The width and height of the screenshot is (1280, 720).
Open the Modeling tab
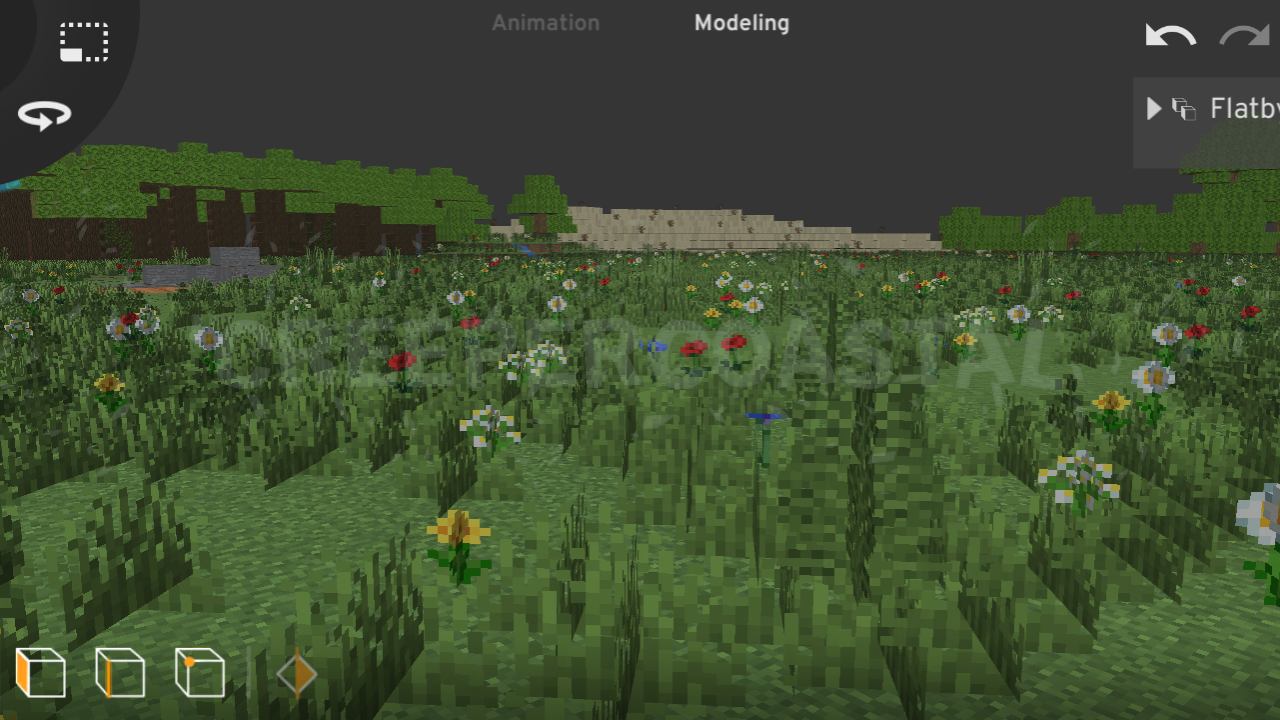pos(741,22)
